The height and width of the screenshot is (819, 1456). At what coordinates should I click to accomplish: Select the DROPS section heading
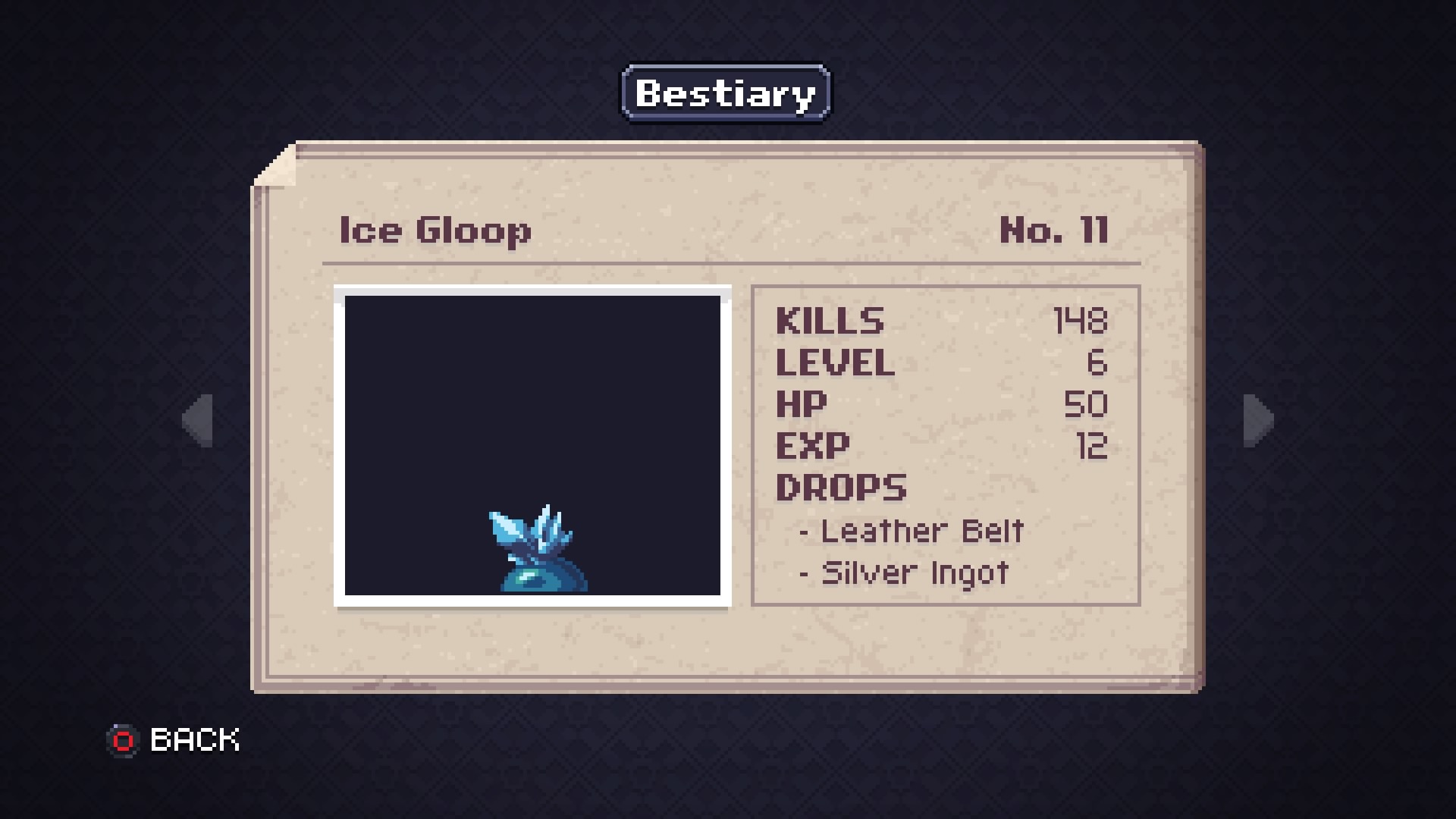pos(840,487)
